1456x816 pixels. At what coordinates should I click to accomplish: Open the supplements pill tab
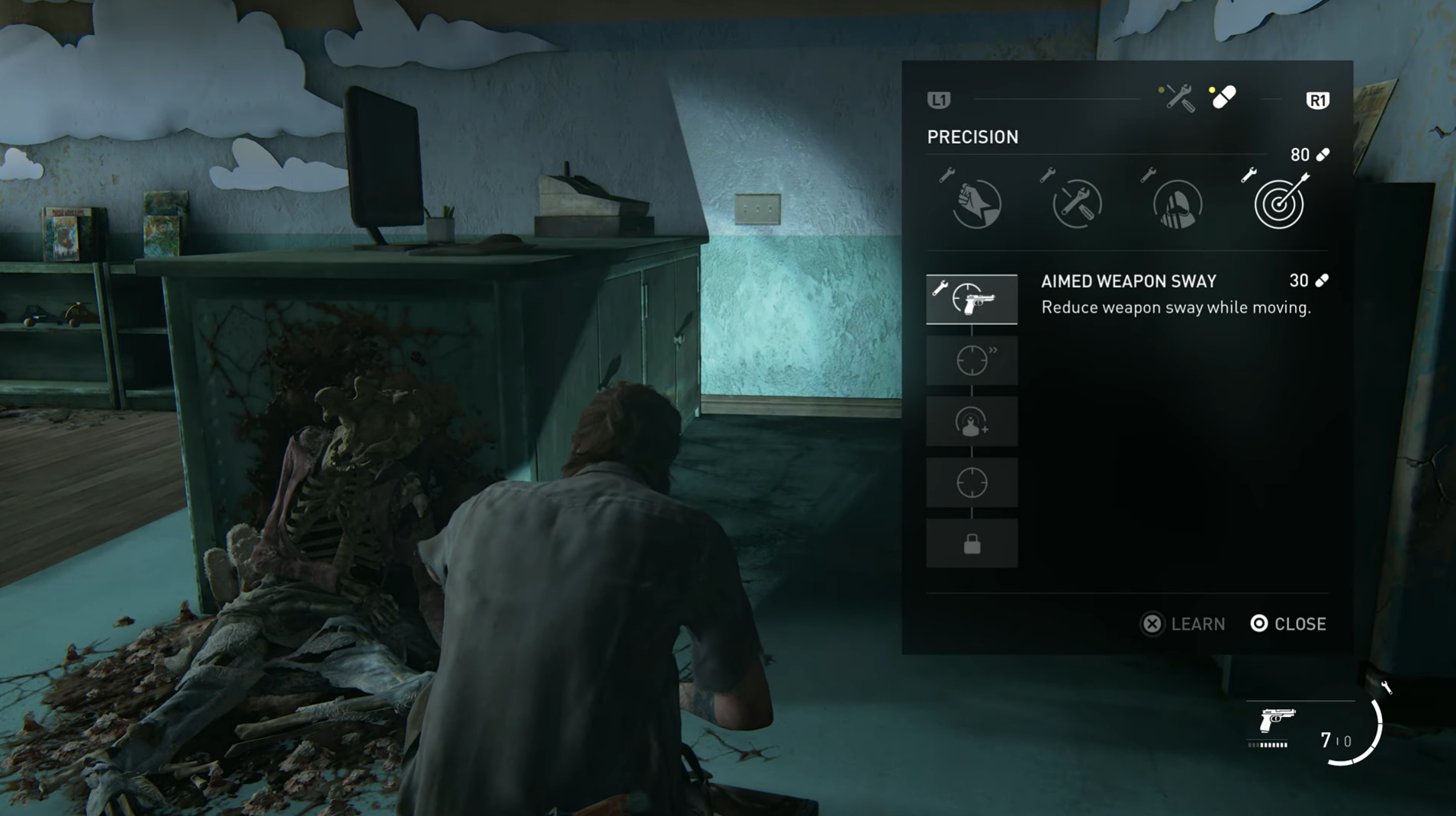[x=1223, y=98]
